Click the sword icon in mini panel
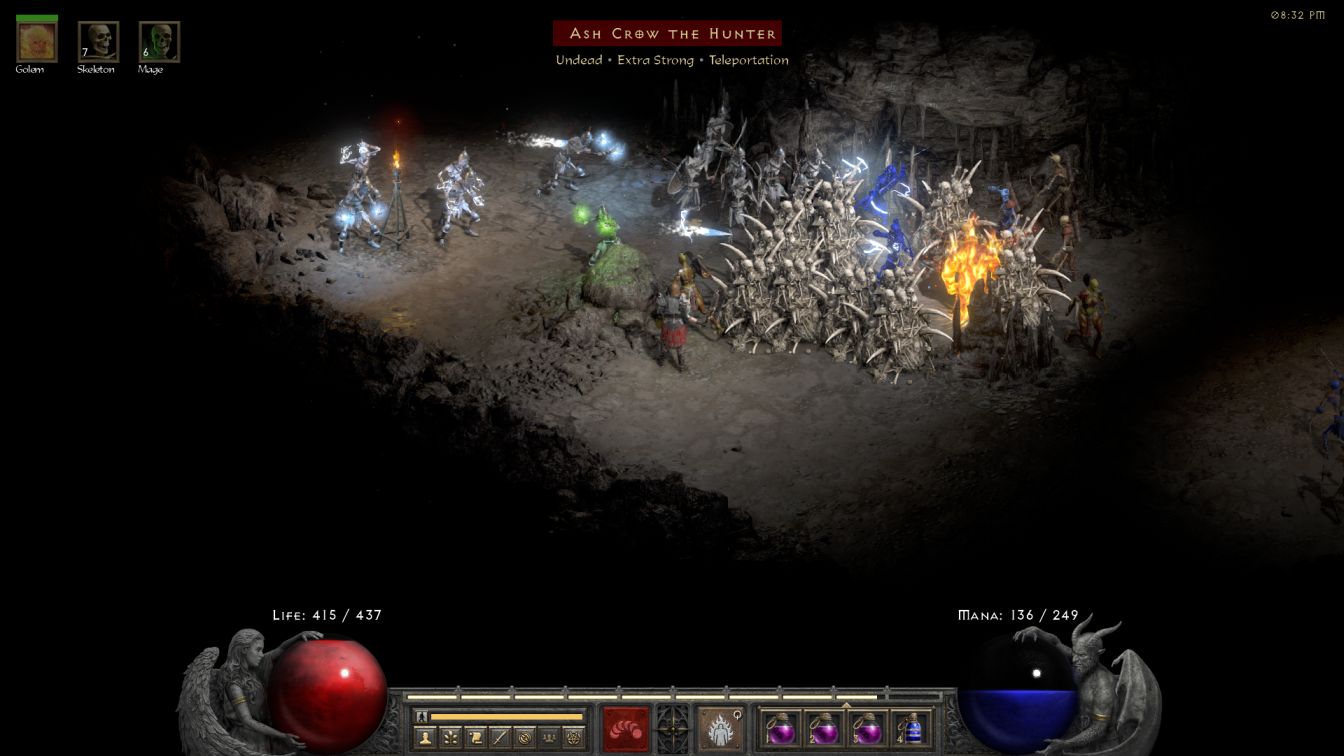1344x756 pixels. coord(499,738)
